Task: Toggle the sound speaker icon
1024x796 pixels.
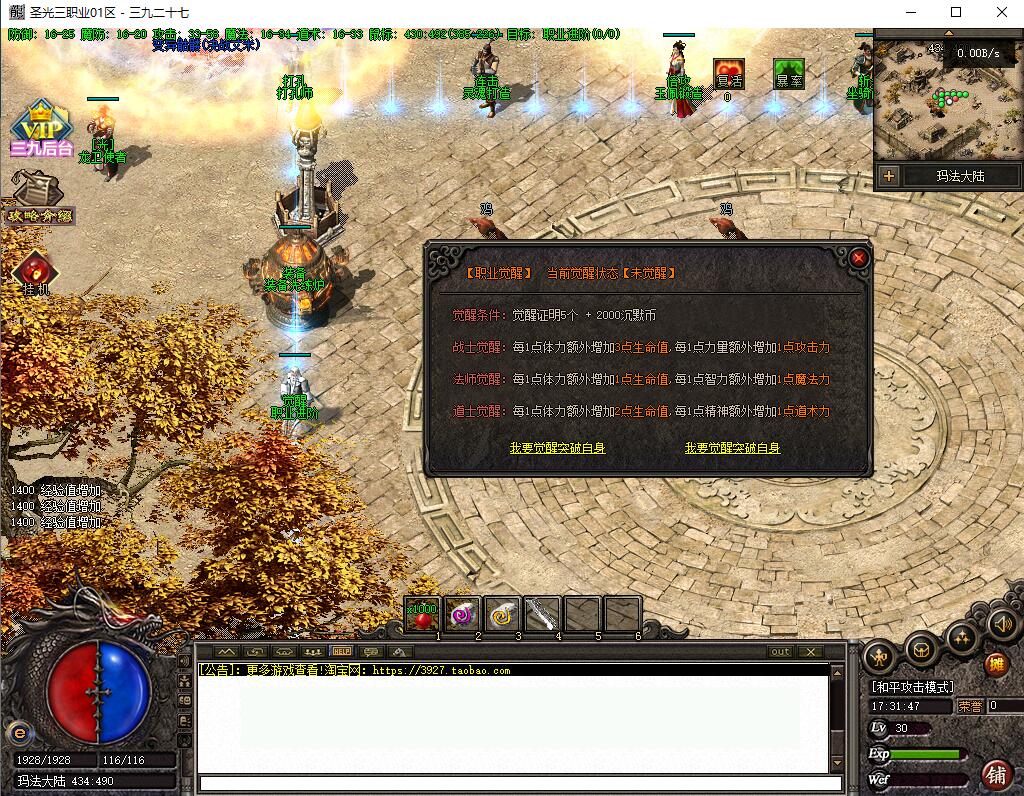Action: pyautogui.click(x=1003, y=625)
